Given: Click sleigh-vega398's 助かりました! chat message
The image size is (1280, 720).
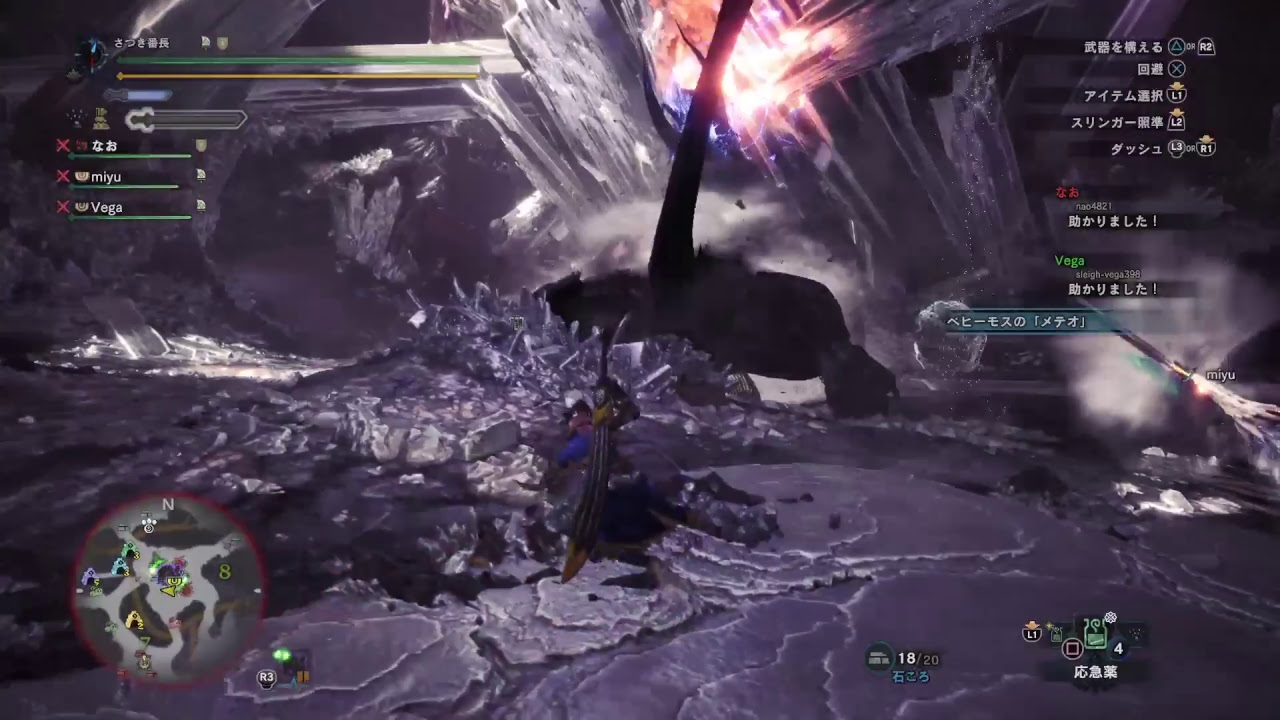Looking at the screenshot, I should (1113, 290).
